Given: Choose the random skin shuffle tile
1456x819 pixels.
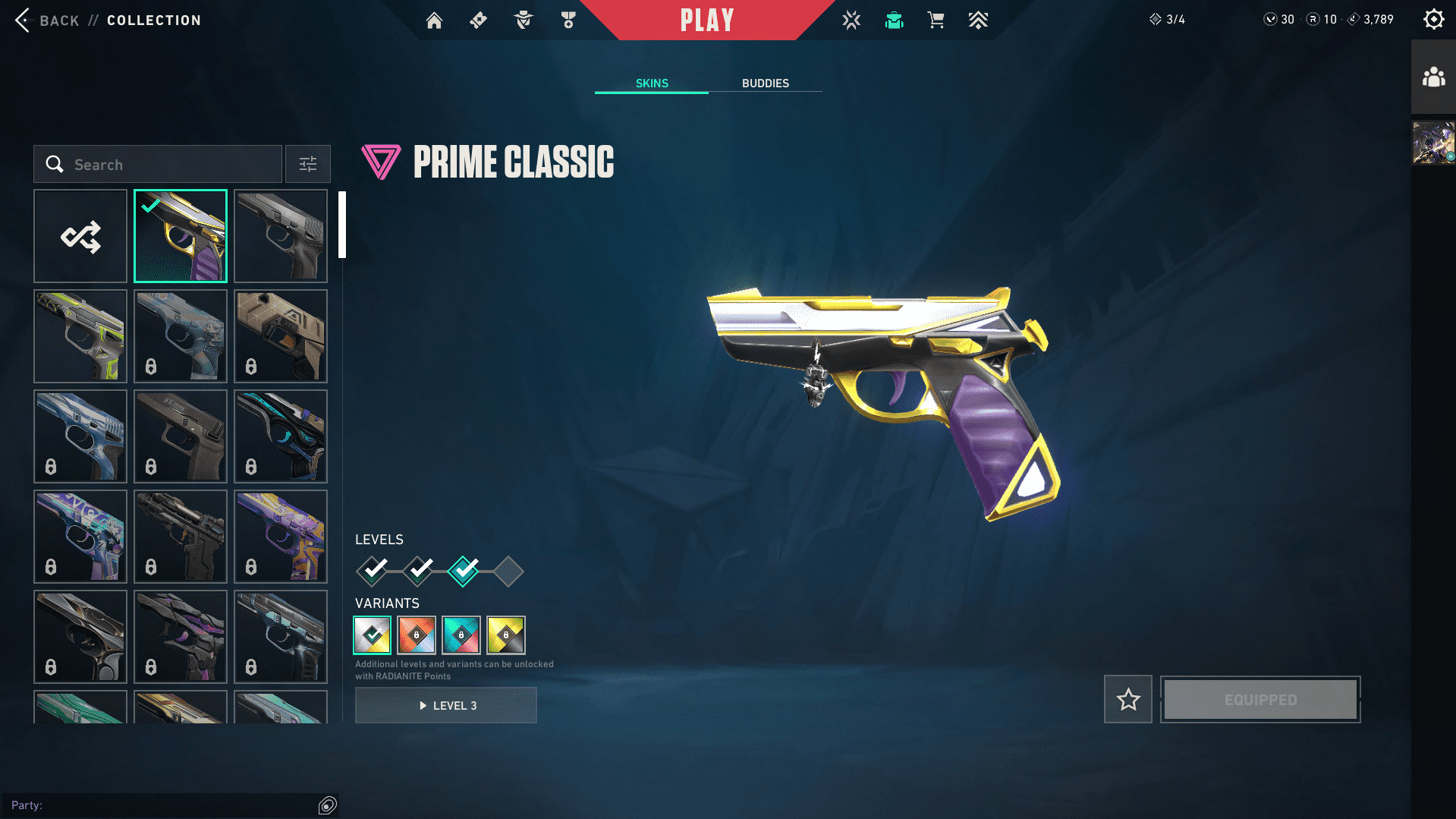Looking at the screenshot, I should (x=80, y=236).
